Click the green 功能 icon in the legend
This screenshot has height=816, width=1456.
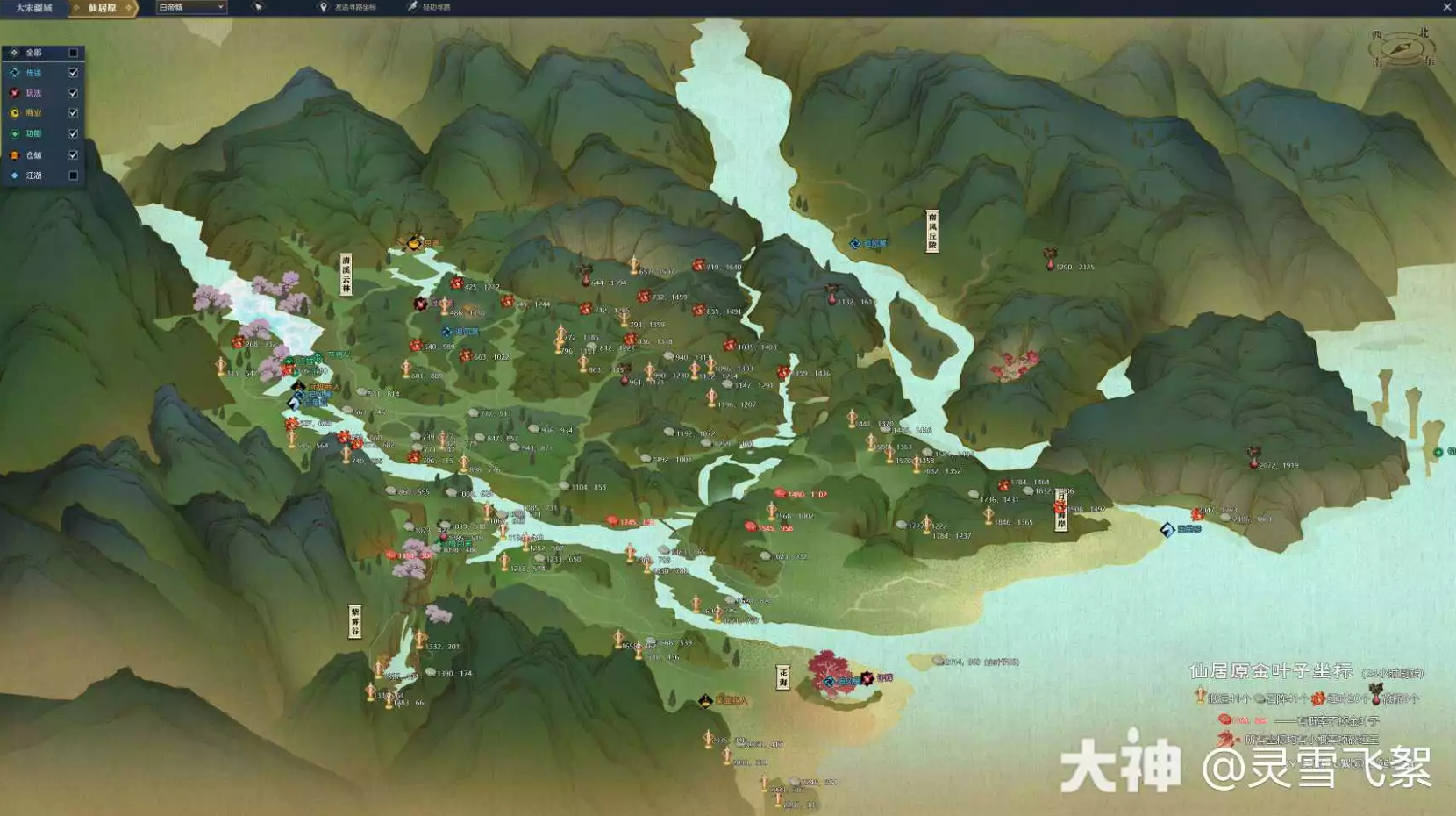[14, 132]
